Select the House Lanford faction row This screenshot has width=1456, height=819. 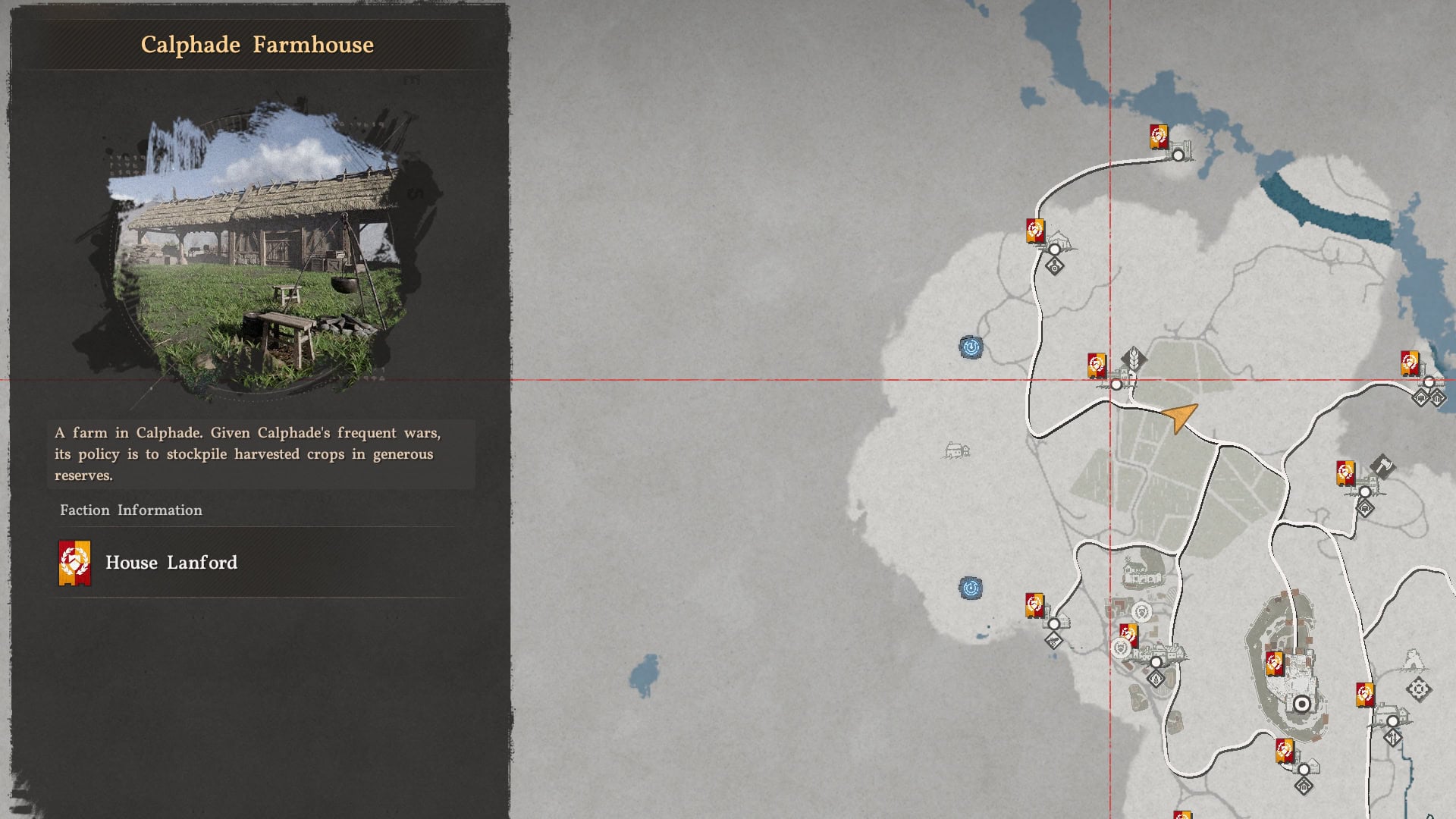258,563
